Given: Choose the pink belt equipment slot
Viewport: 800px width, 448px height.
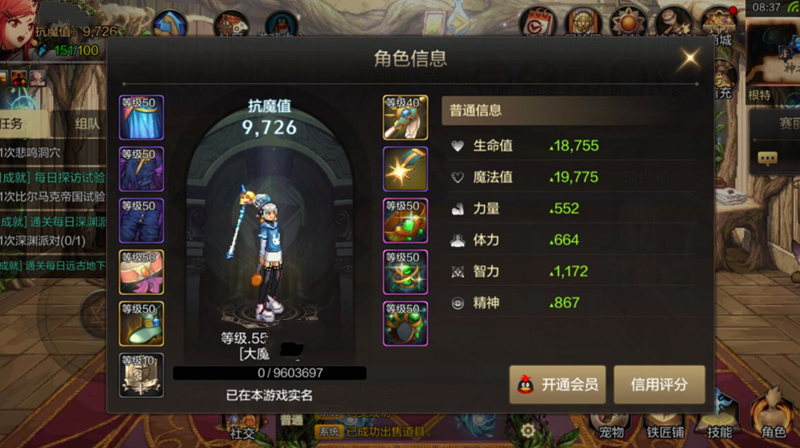Looking at the screenshot, I should pos(141,272).
